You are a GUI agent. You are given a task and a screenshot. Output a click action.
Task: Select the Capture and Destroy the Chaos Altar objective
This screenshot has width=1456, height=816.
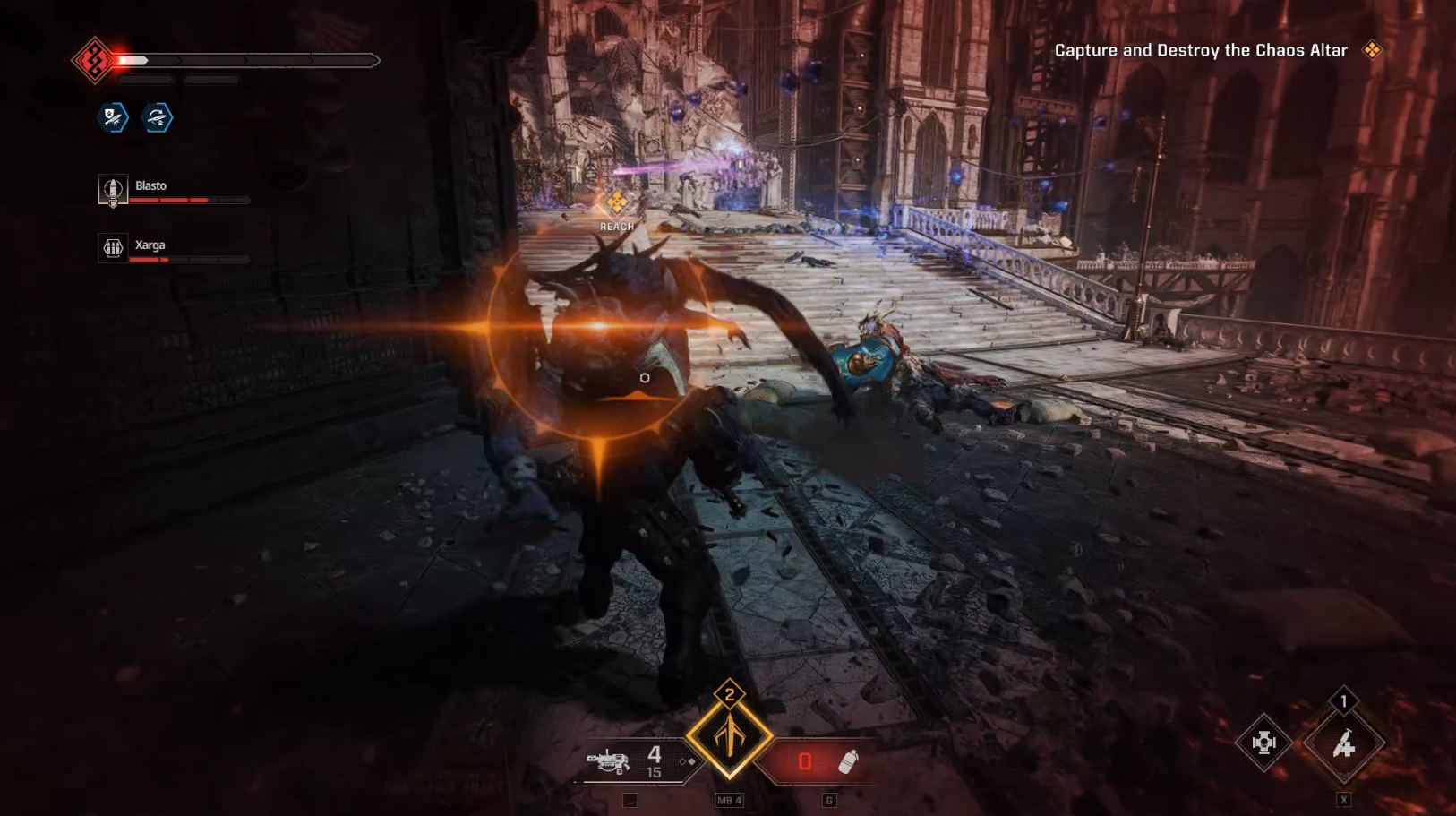point(1200,51)
